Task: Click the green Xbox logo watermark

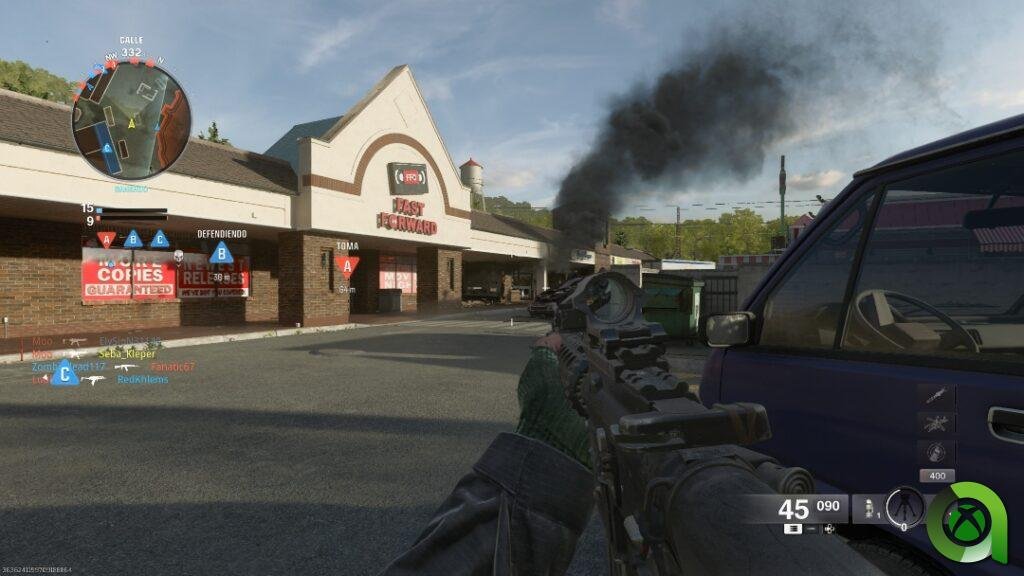Action: point(966,521)
